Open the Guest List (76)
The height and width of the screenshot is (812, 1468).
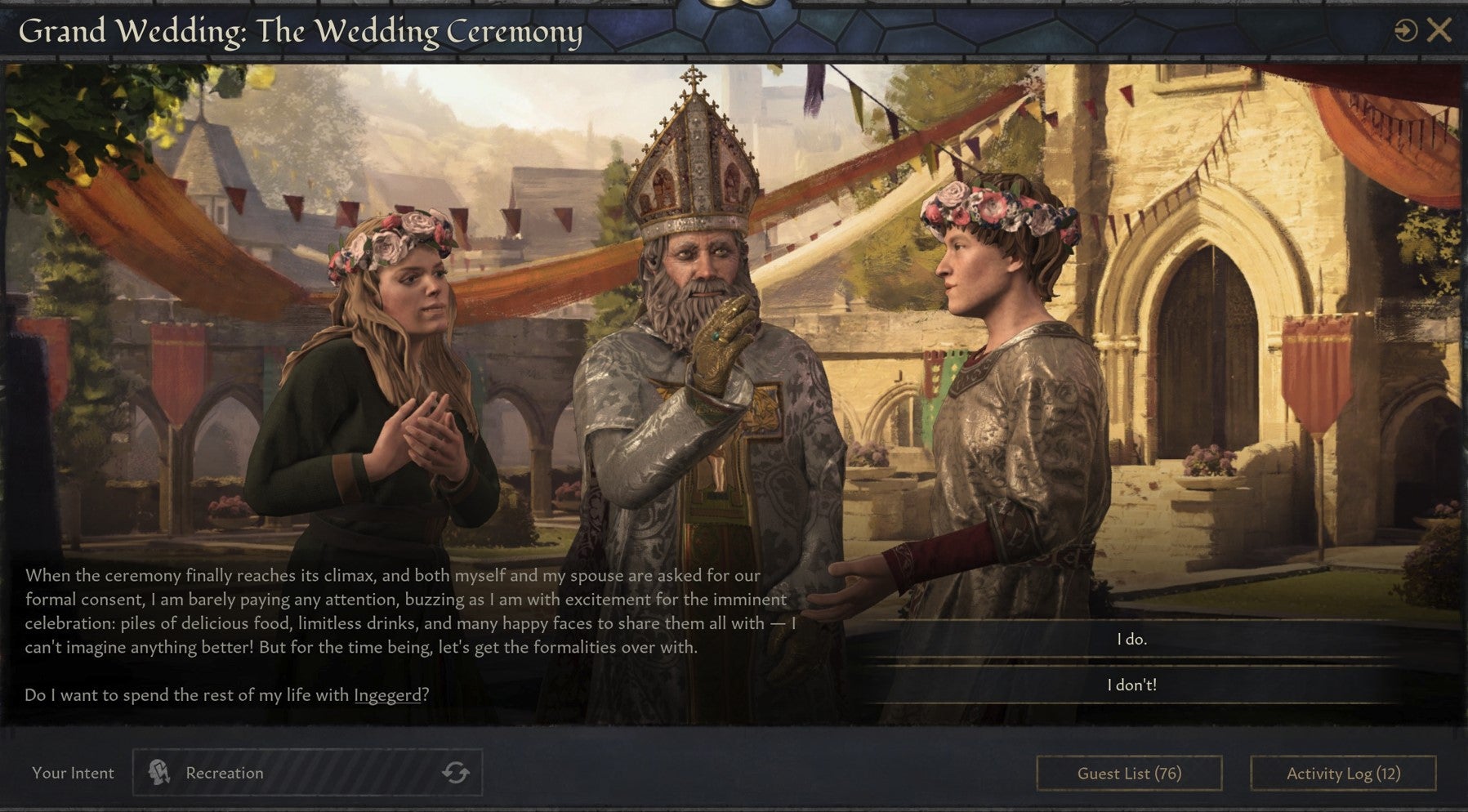pyautogui.click(x=1131, y=773)
